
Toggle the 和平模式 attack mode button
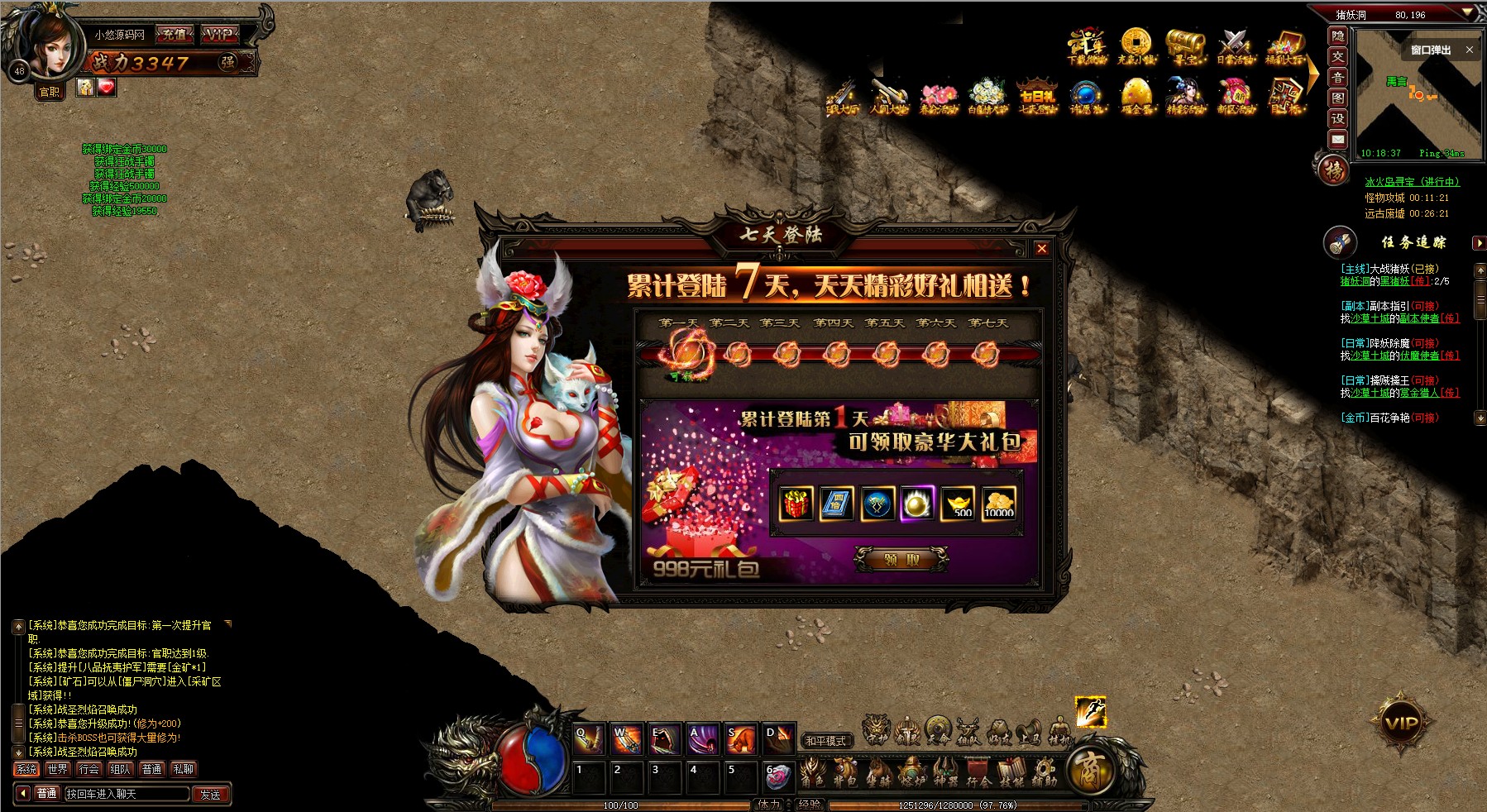coord(826,741)
